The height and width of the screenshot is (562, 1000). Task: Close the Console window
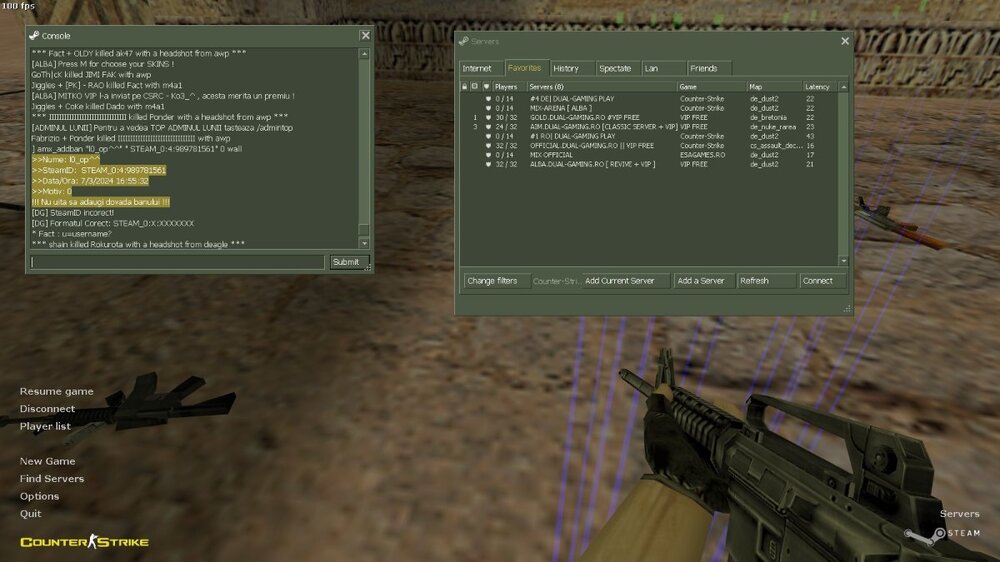click(x=365, y=36)
